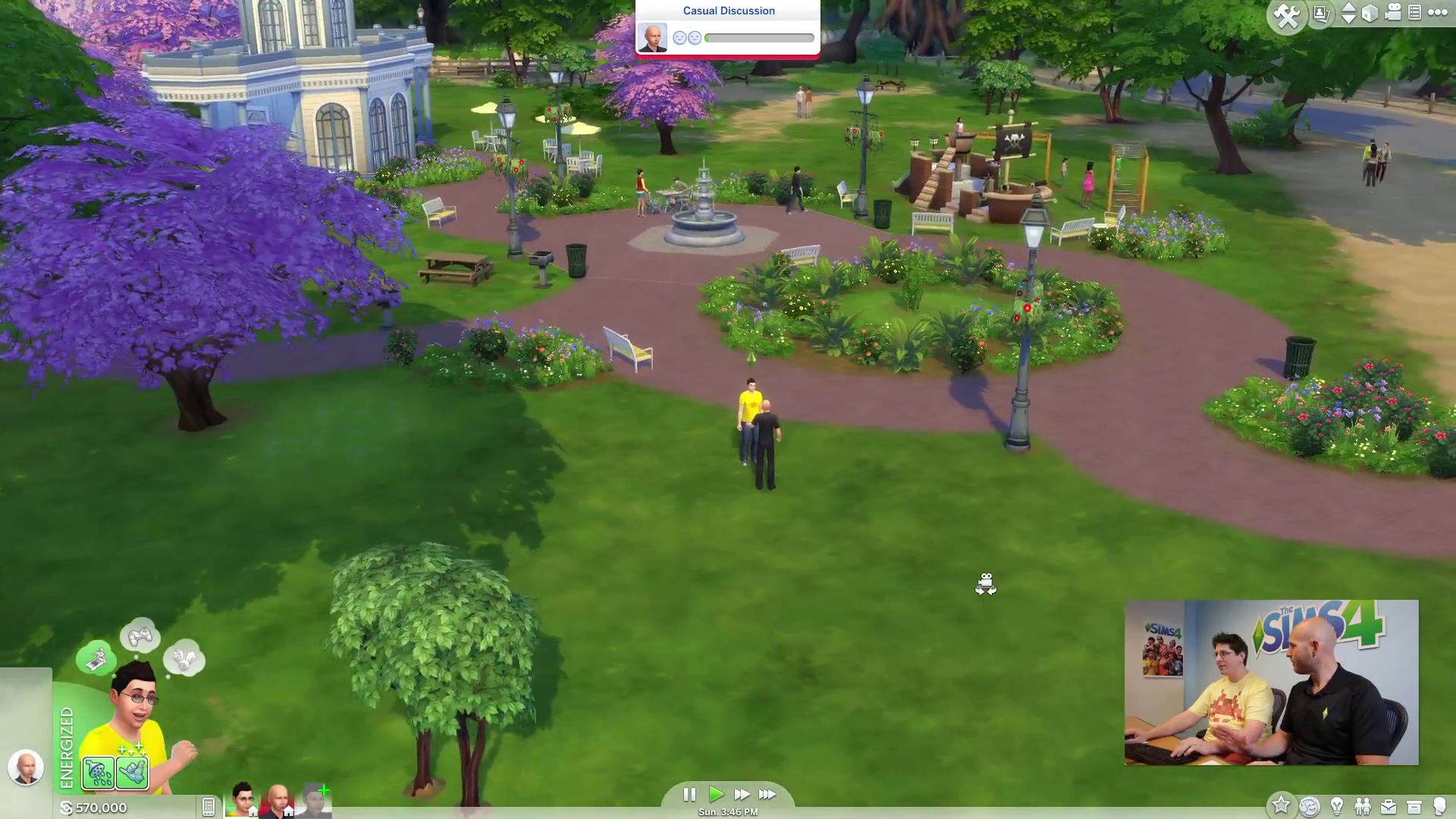Switch to the bald Sim household portrait
This screenshot has width=1456, height=819.
(x=278, y=800)
